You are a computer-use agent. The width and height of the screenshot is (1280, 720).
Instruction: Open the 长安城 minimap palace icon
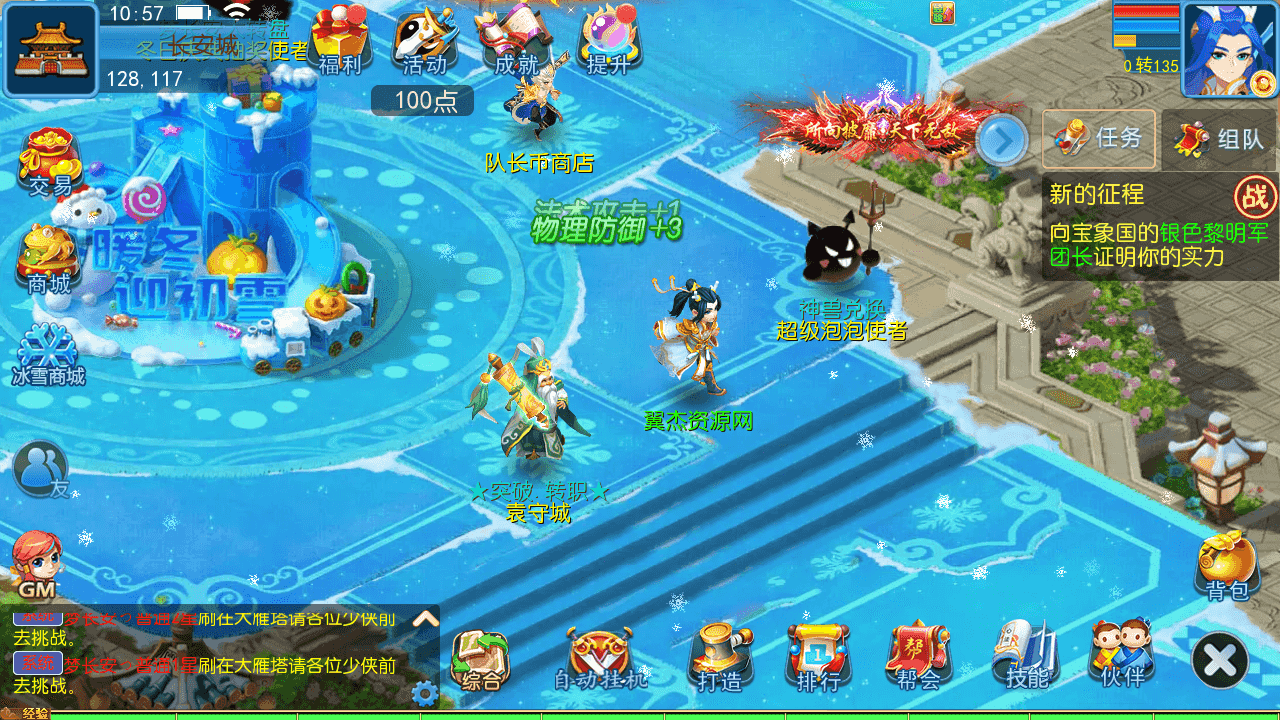[50, 50]
